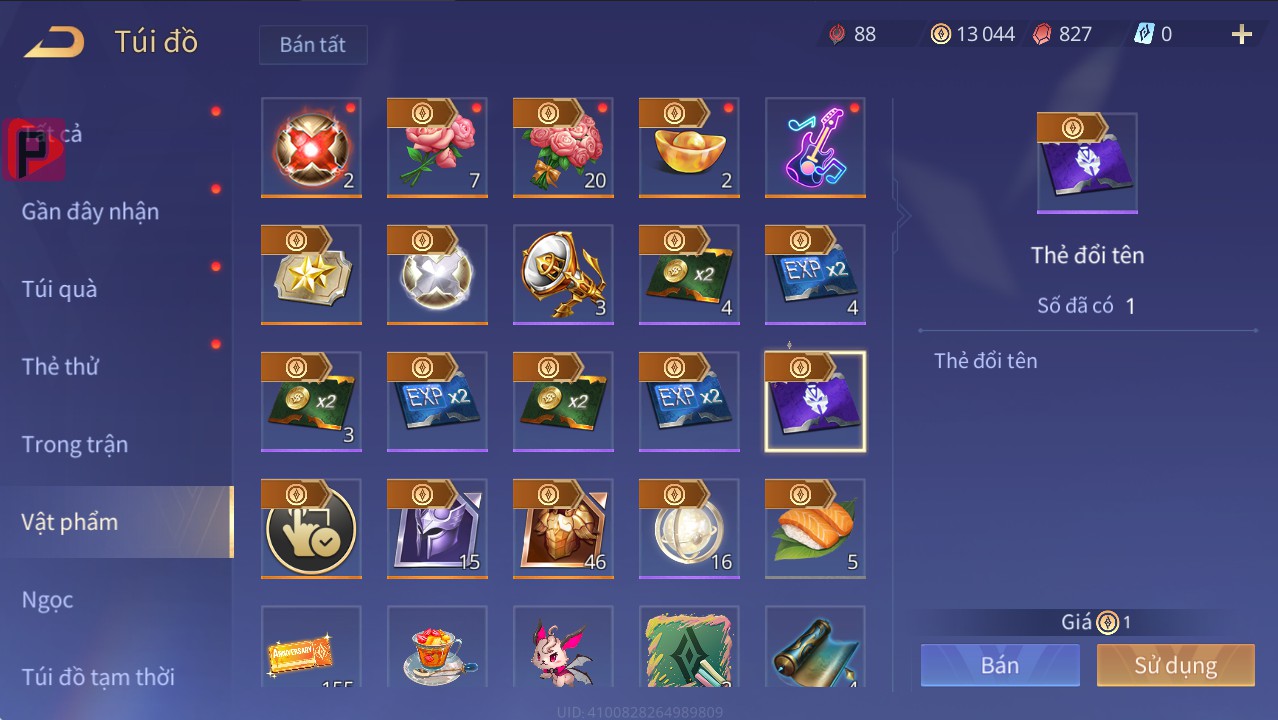Choose the golden armor fragment with 46
This screenshot has width=1278, height=720.
(x=563, y=529)
